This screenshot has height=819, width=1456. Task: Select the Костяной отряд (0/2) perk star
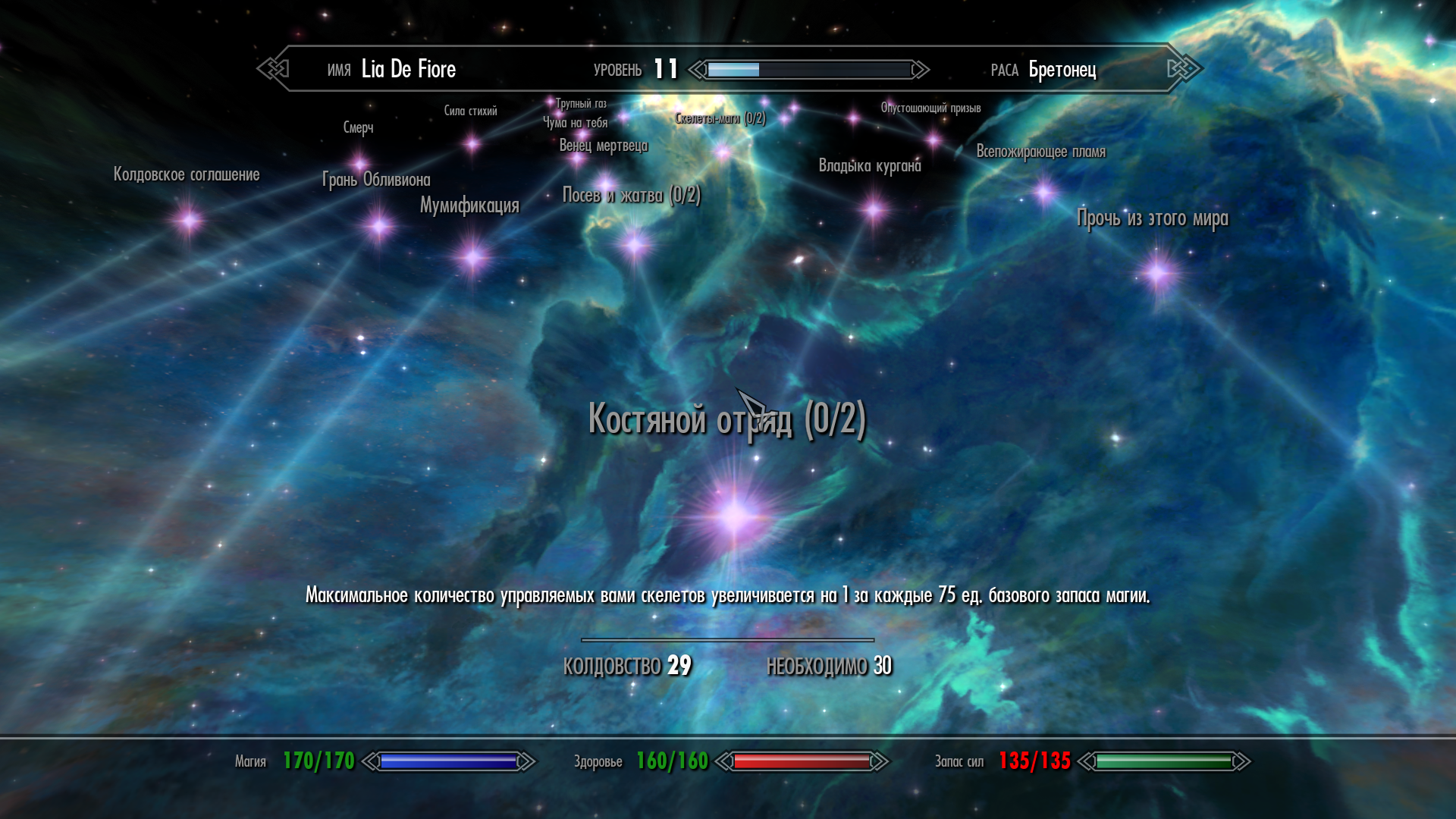click(x=733, y=516)
